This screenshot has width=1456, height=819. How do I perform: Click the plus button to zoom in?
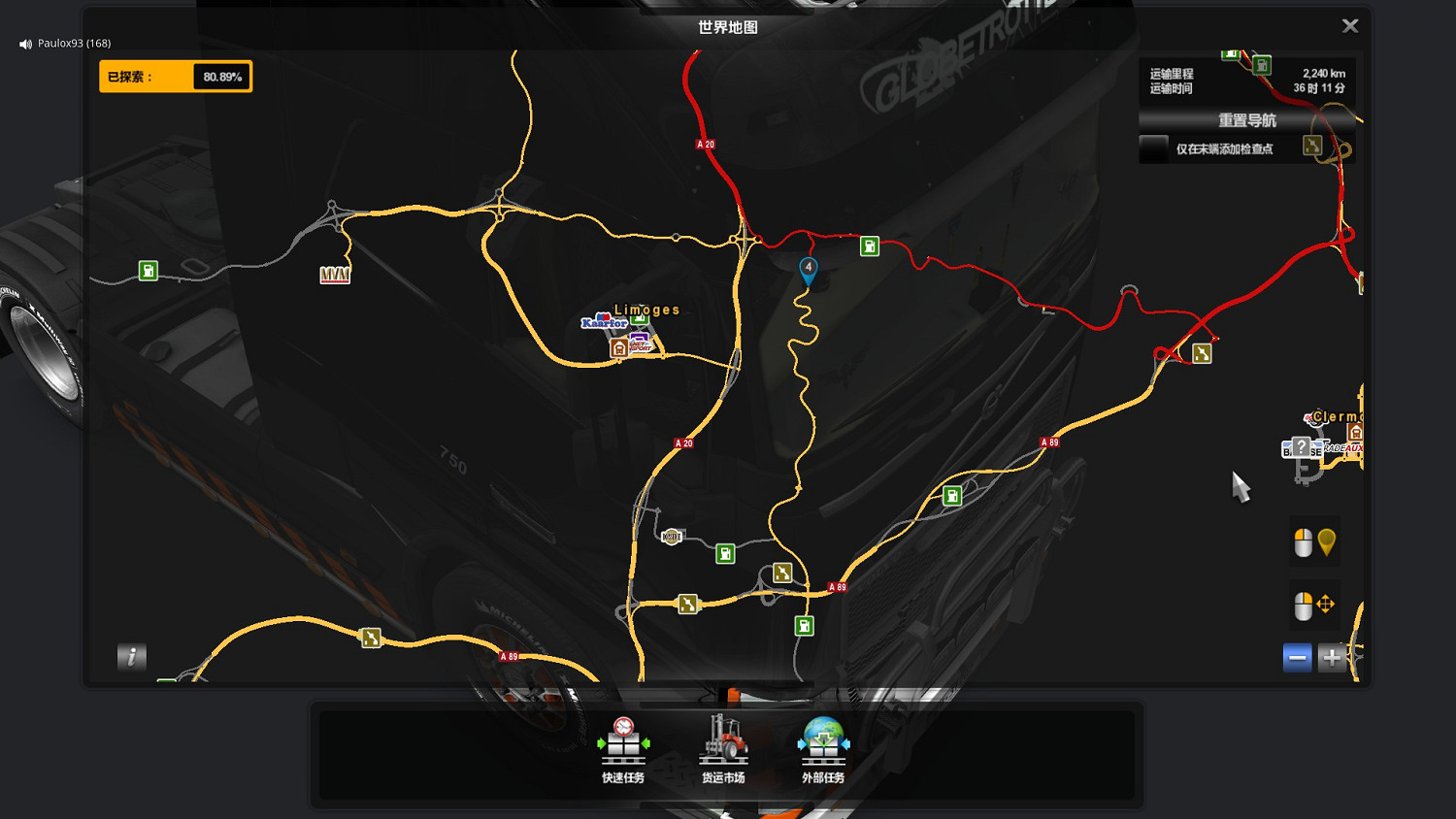pos(1332,657)
